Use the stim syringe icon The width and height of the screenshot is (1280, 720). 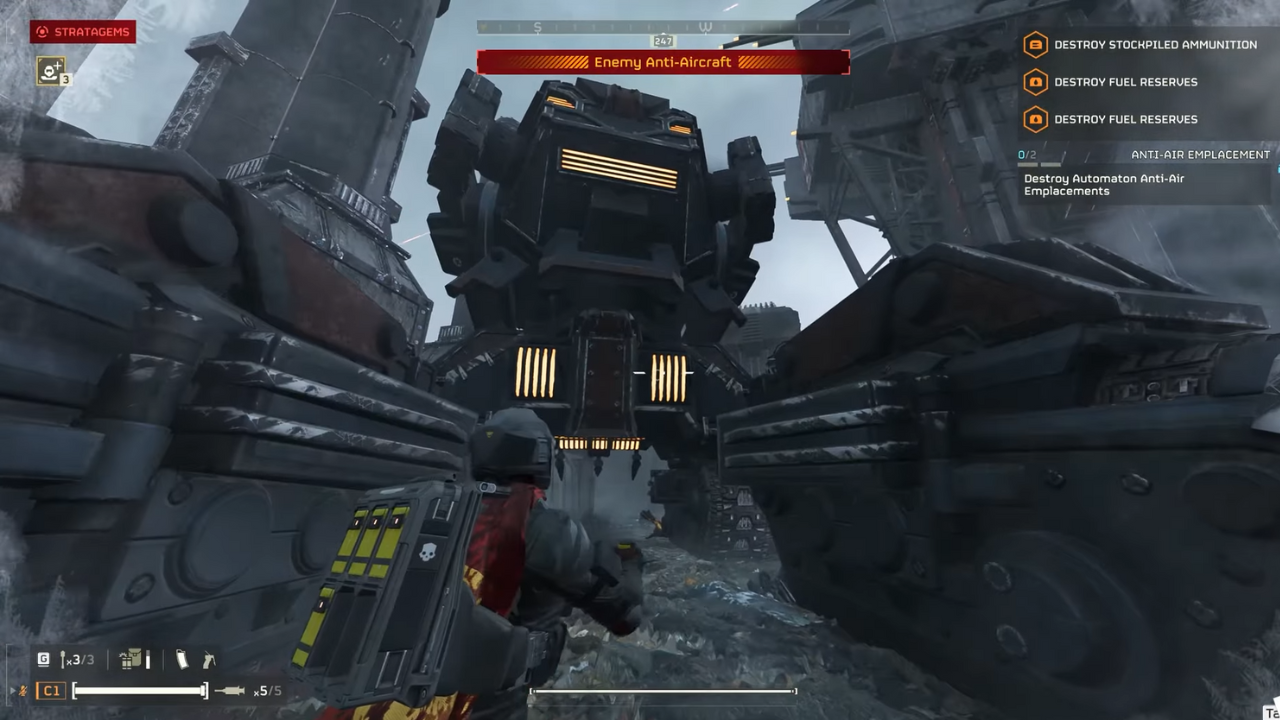[x=230, y=691]
